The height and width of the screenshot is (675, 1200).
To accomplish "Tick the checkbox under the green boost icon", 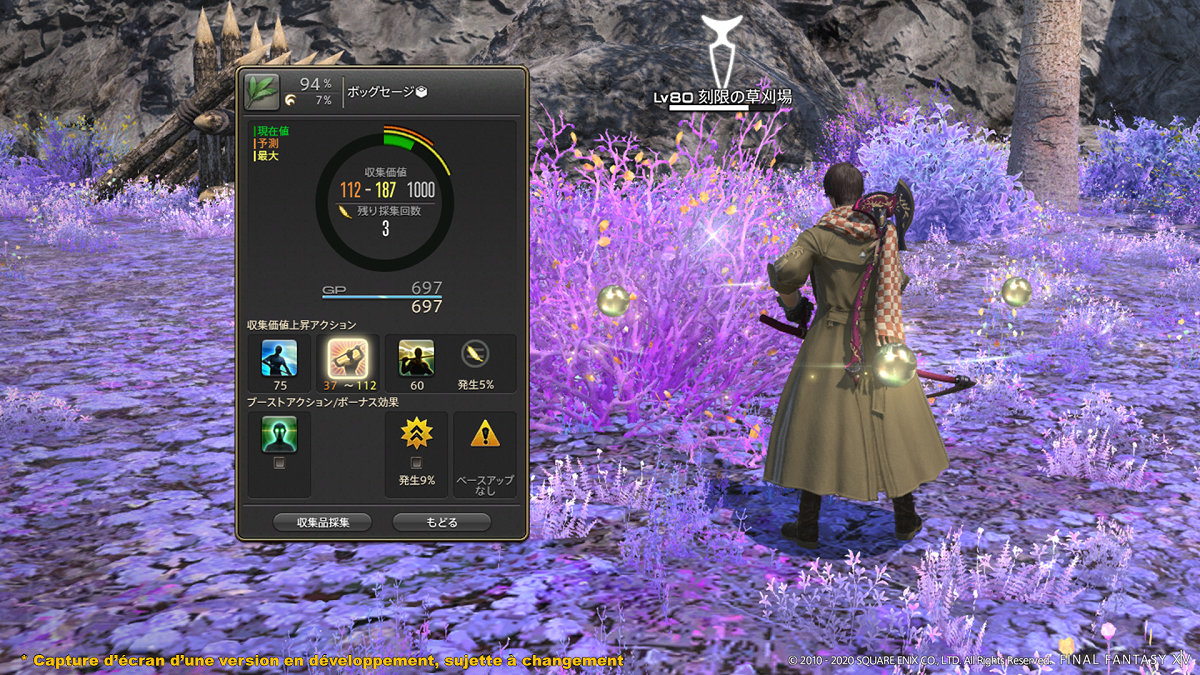I will [279, 463].
